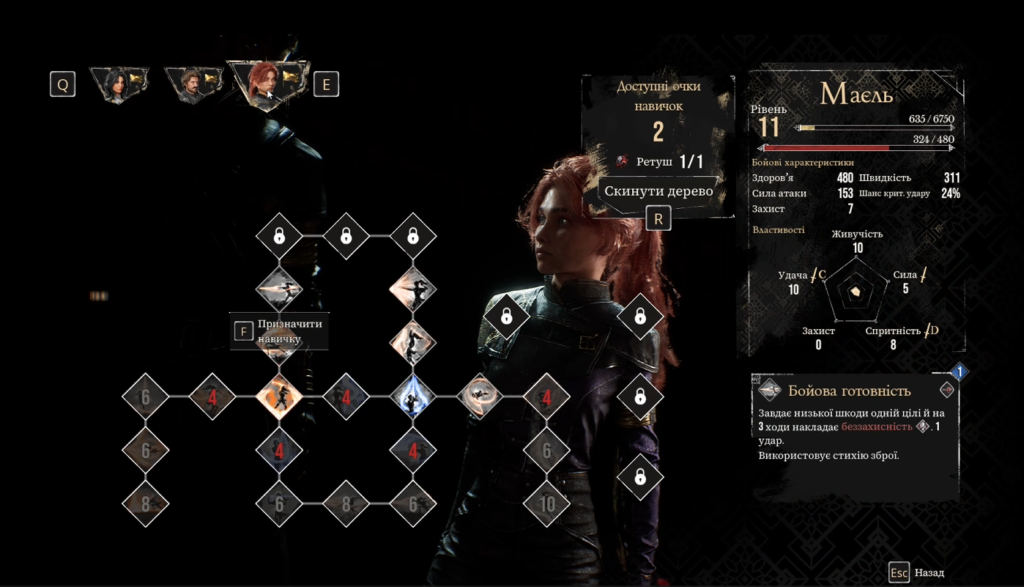Select the cost-4 skill directly below the blue node
Image resolution: width=1024 pixels, height=587 pixels.
tap(412, 451)
